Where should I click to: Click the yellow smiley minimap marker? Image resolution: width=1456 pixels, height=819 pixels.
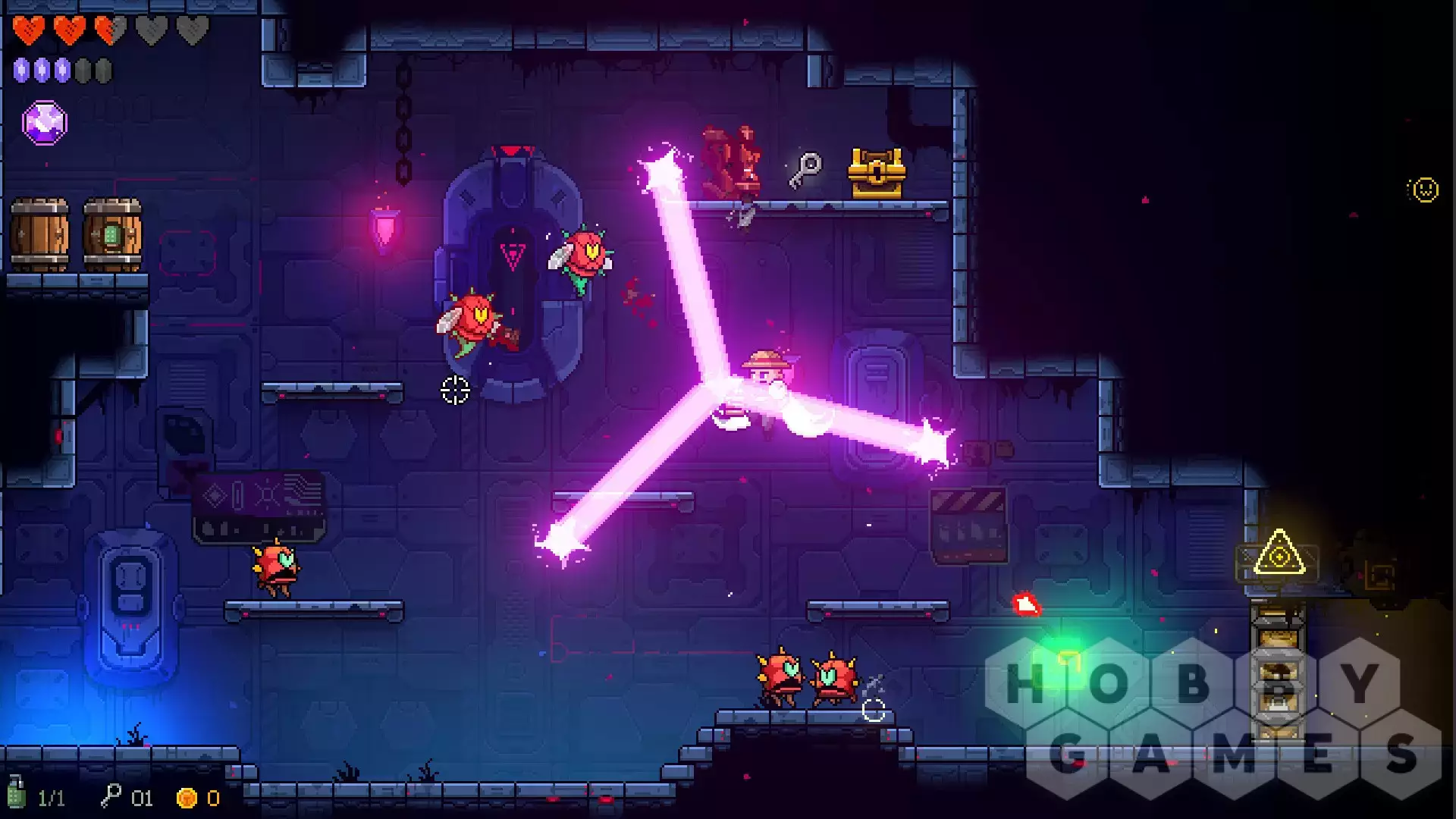click(x=1424, y=190)
